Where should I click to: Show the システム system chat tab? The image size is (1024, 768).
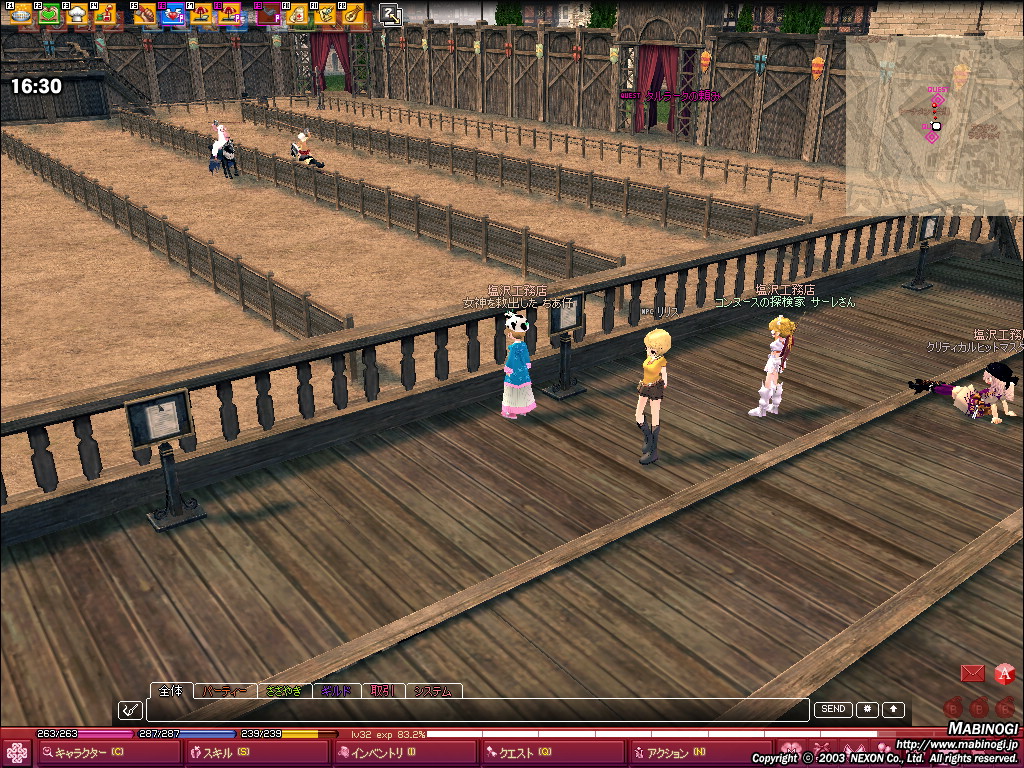point(433,691)
